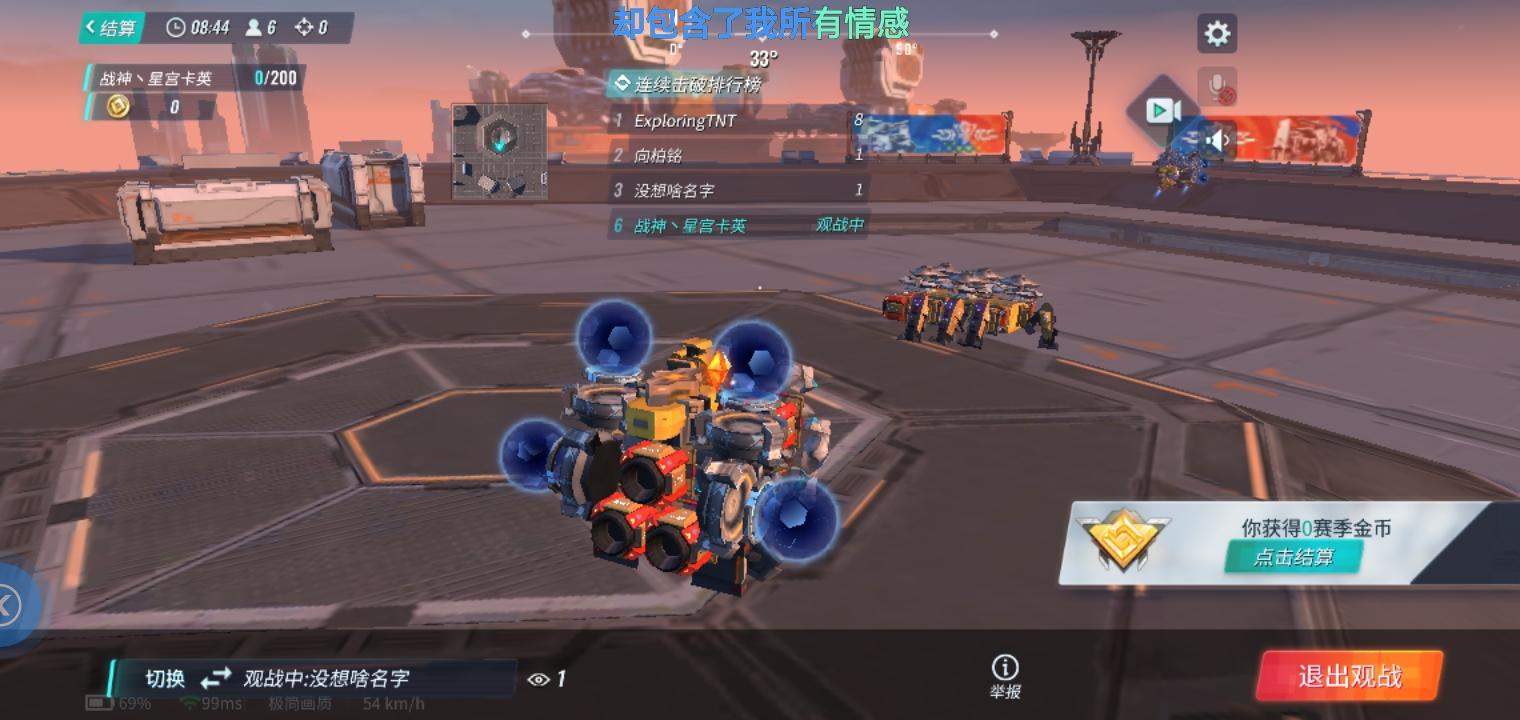Open the settings gear icon
This screenshot has width=1520, height=720.
tap(1216, 33)
